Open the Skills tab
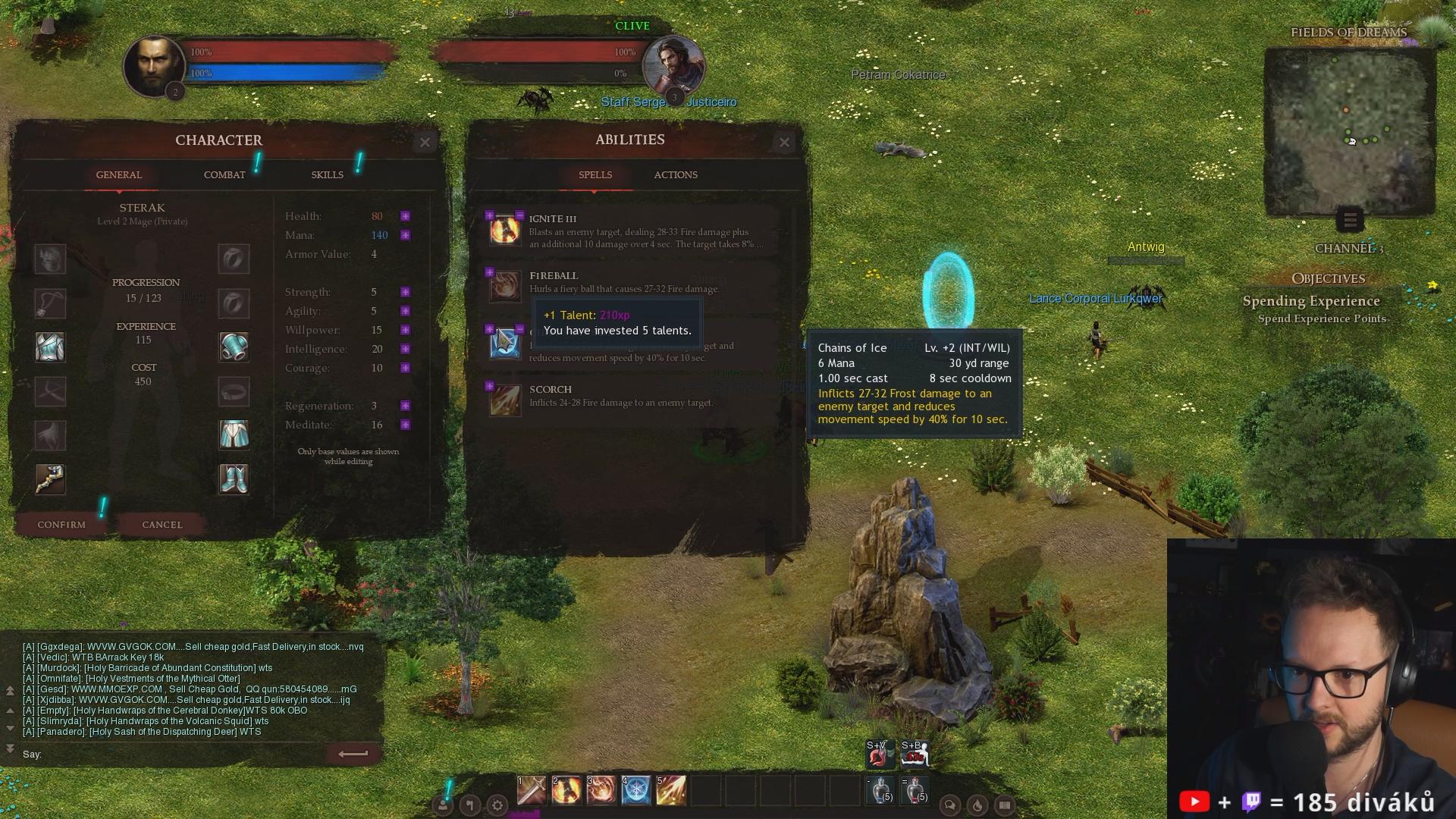The image size is (1456, 819). coord(327,174)
